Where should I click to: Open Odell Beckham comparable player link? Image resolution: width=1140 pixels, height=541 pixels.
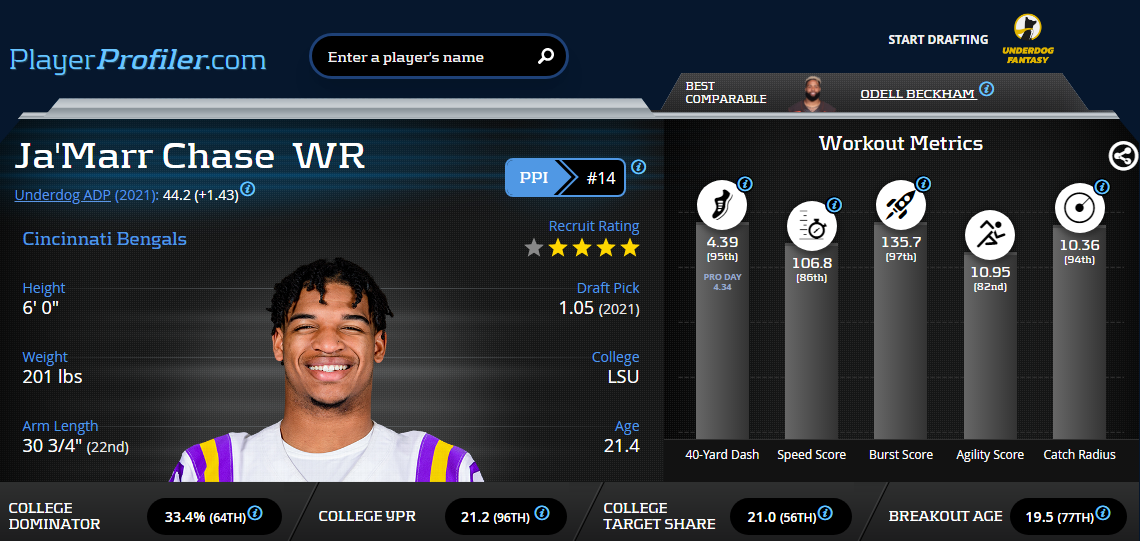pos(917,94)
